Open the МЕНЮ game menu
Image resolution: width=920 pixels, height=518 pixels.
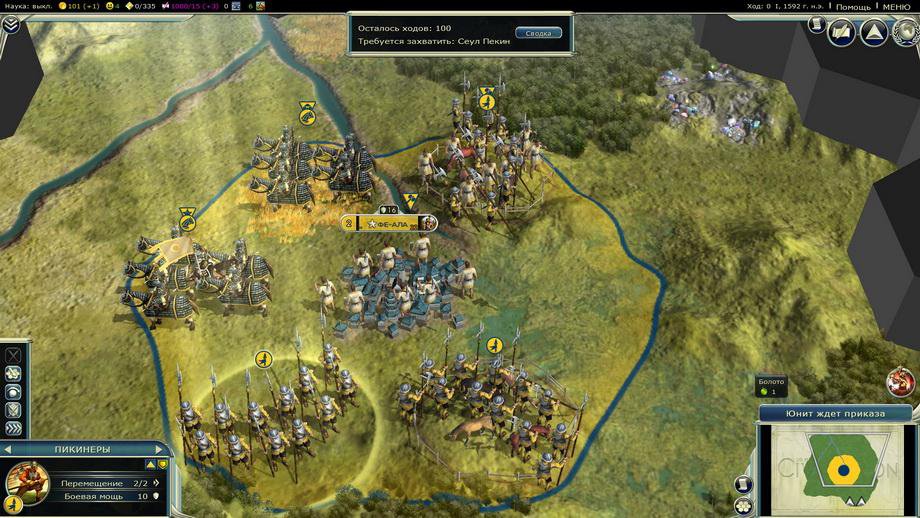(x=896, y=6)
